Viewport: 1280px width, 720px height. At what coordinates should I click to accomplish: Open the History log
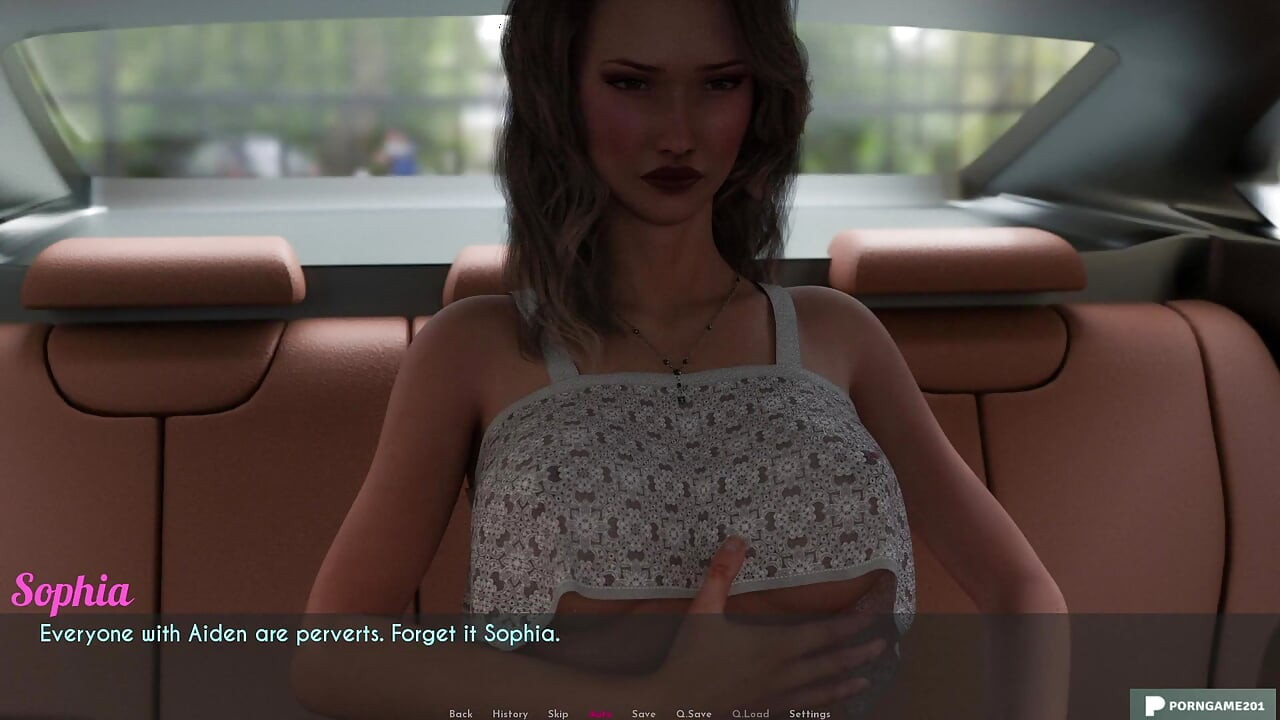tap(510, 714)
